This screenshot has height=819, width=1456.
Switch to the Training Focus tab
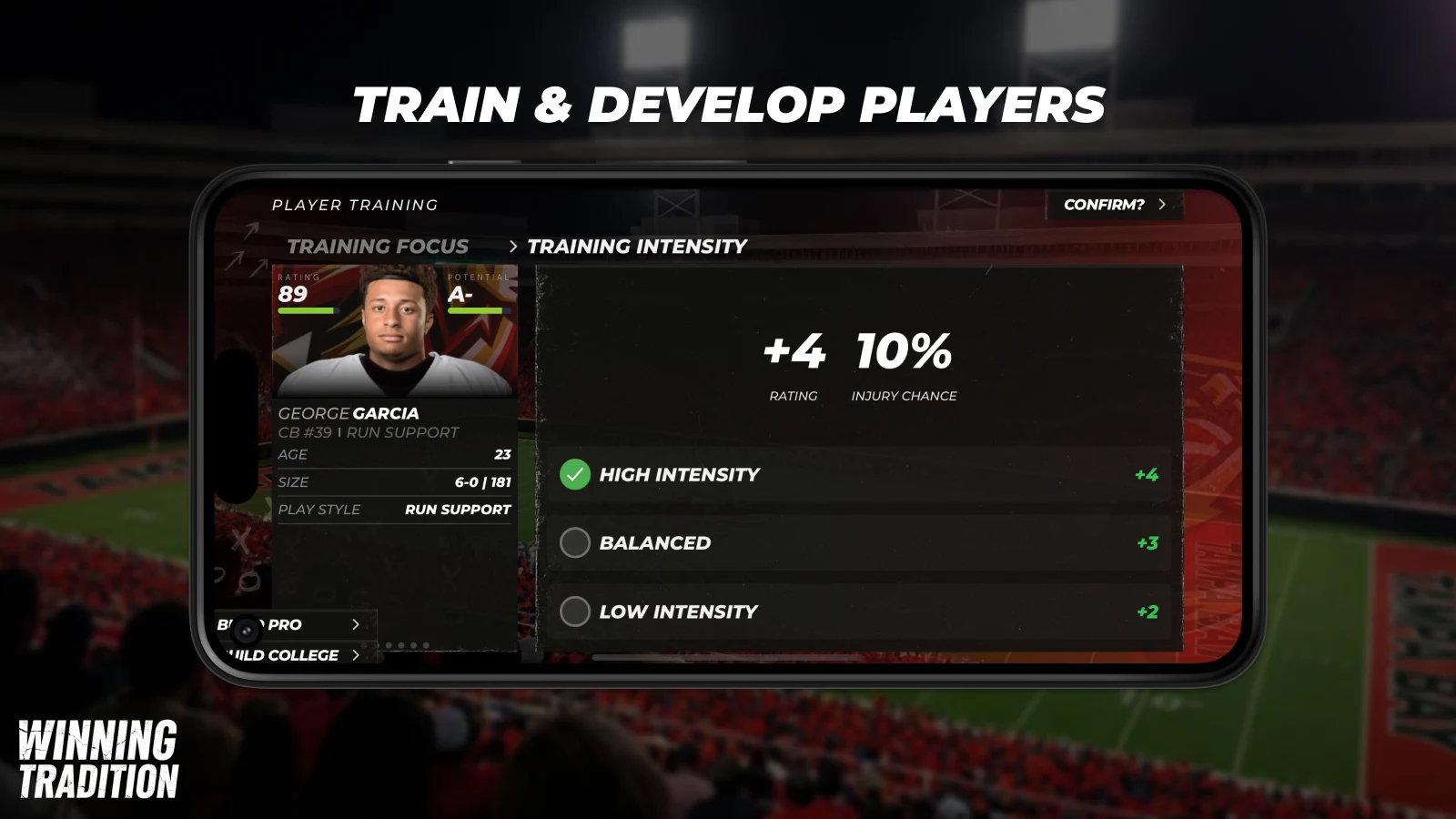378,247
